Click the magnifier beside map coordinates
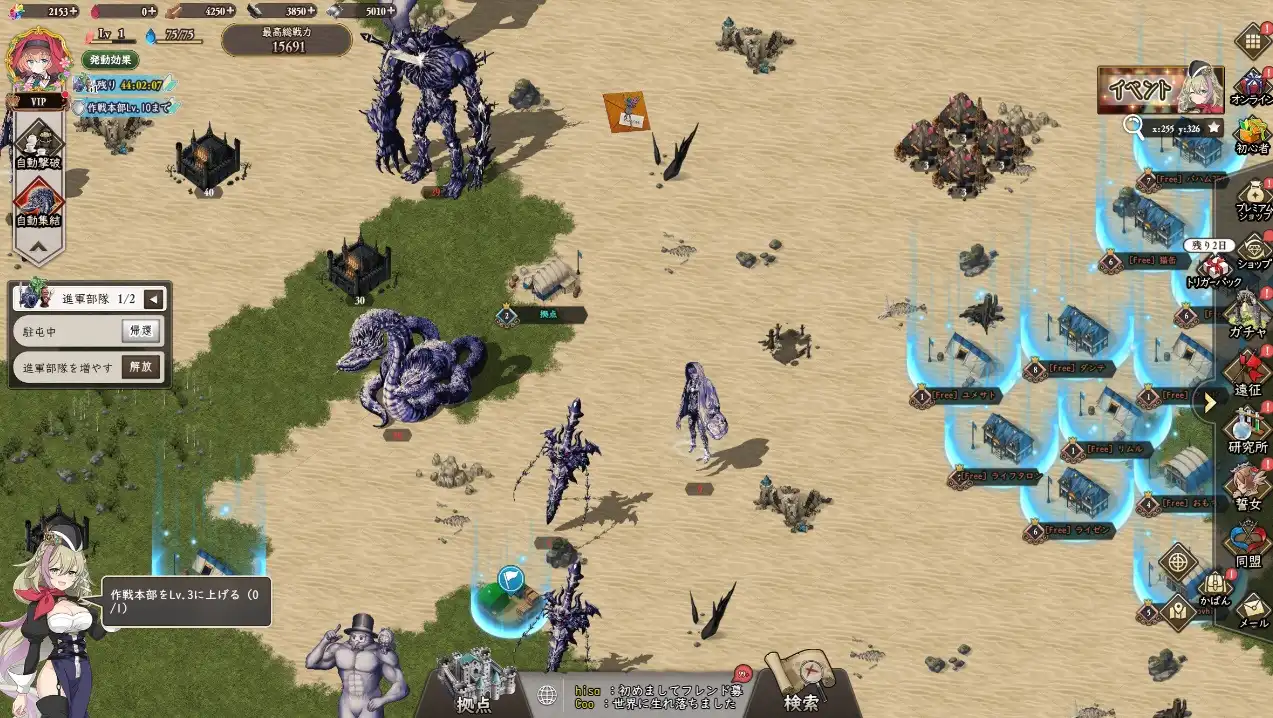Viewport: 1273px width, 718px height. point(1133,126)
